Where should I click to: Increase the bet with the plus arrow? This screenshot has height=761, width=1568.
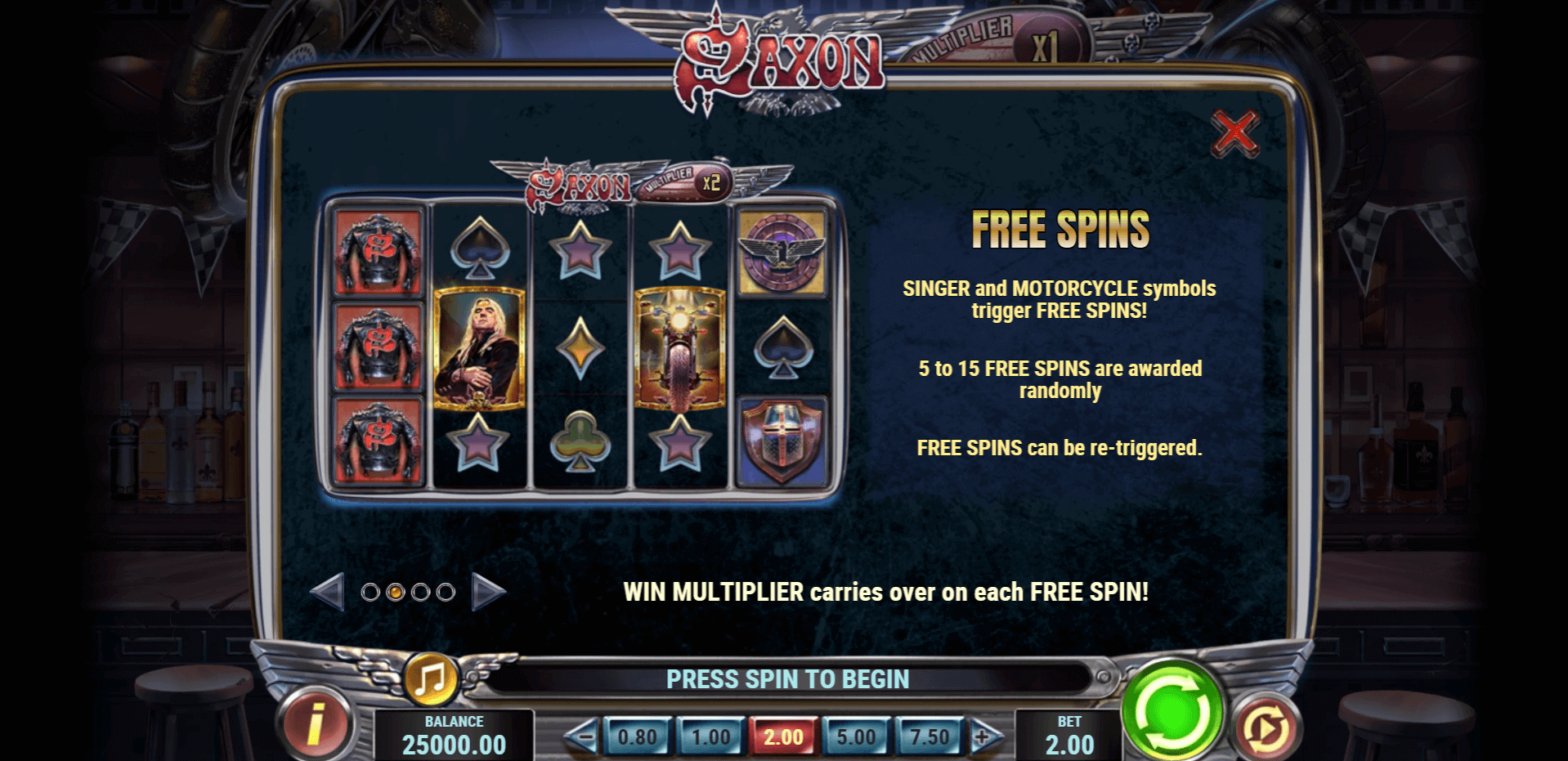pos(984,737)
